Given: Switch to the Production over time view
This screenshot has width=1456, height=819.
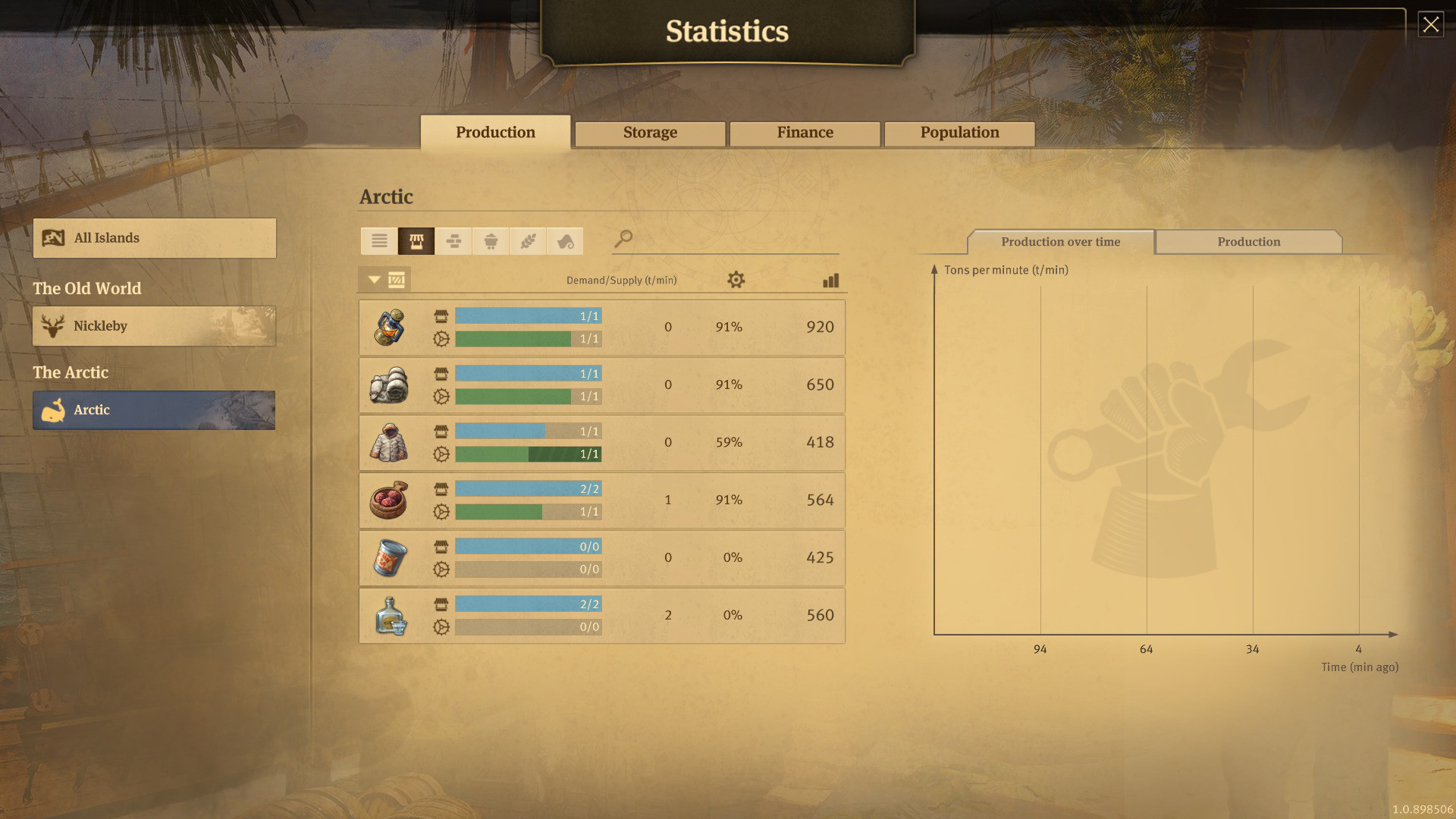Looking at the screenshot, I should [x=1059, y=241].
